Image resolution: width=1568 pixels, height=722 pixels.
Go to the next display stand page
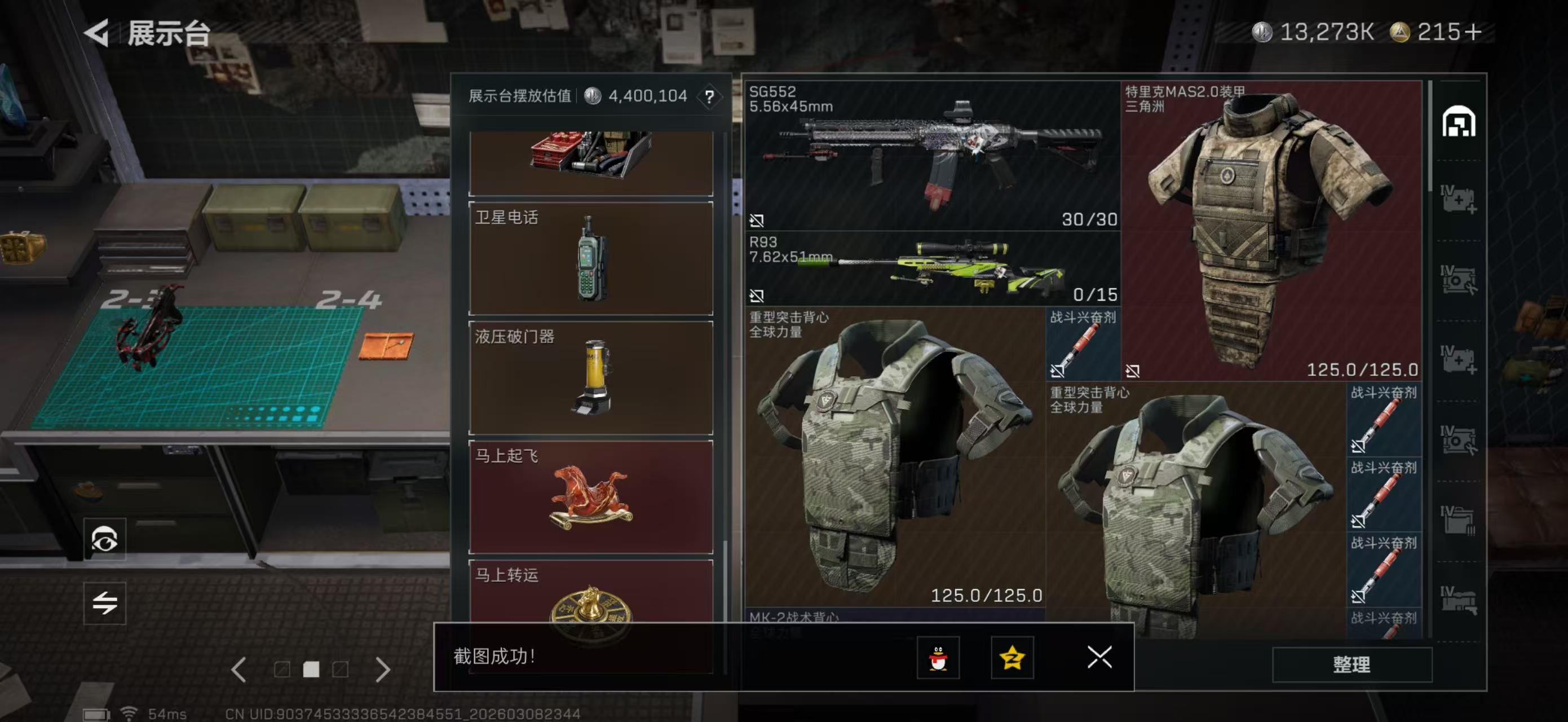pyautogui.click(x=383, y=670)
